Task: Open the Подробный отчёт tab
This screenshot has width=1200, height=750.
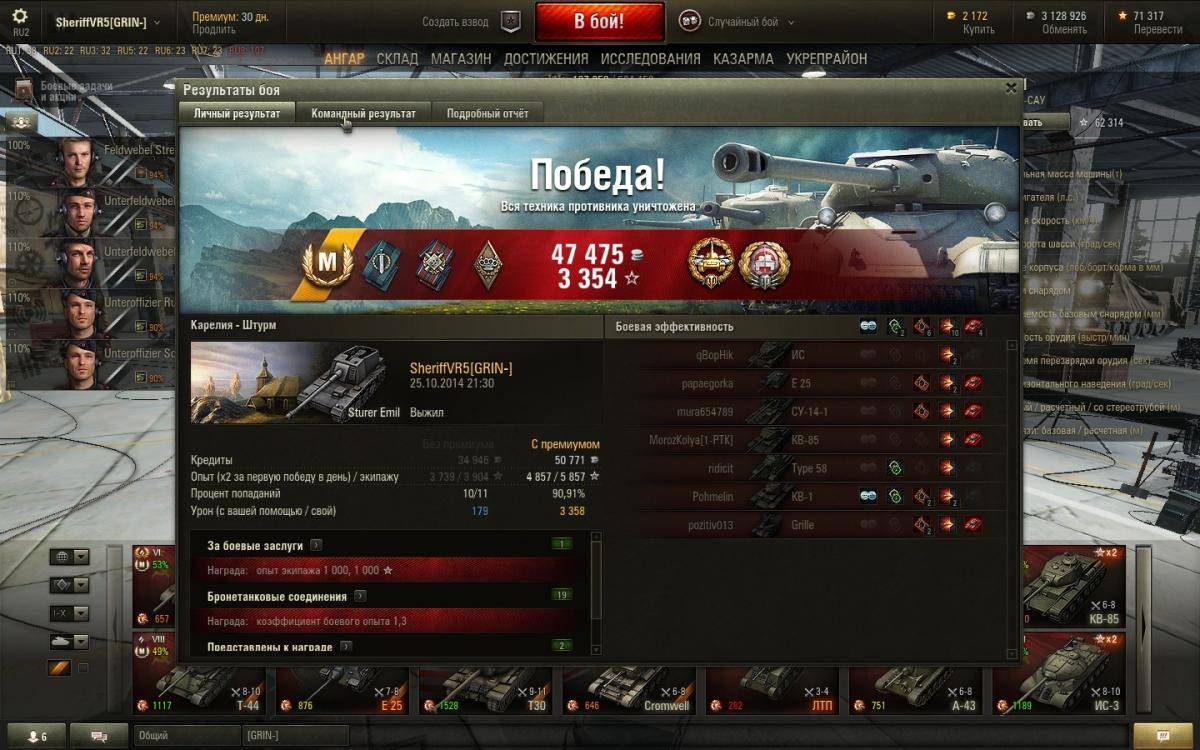Action: (487, 113)
